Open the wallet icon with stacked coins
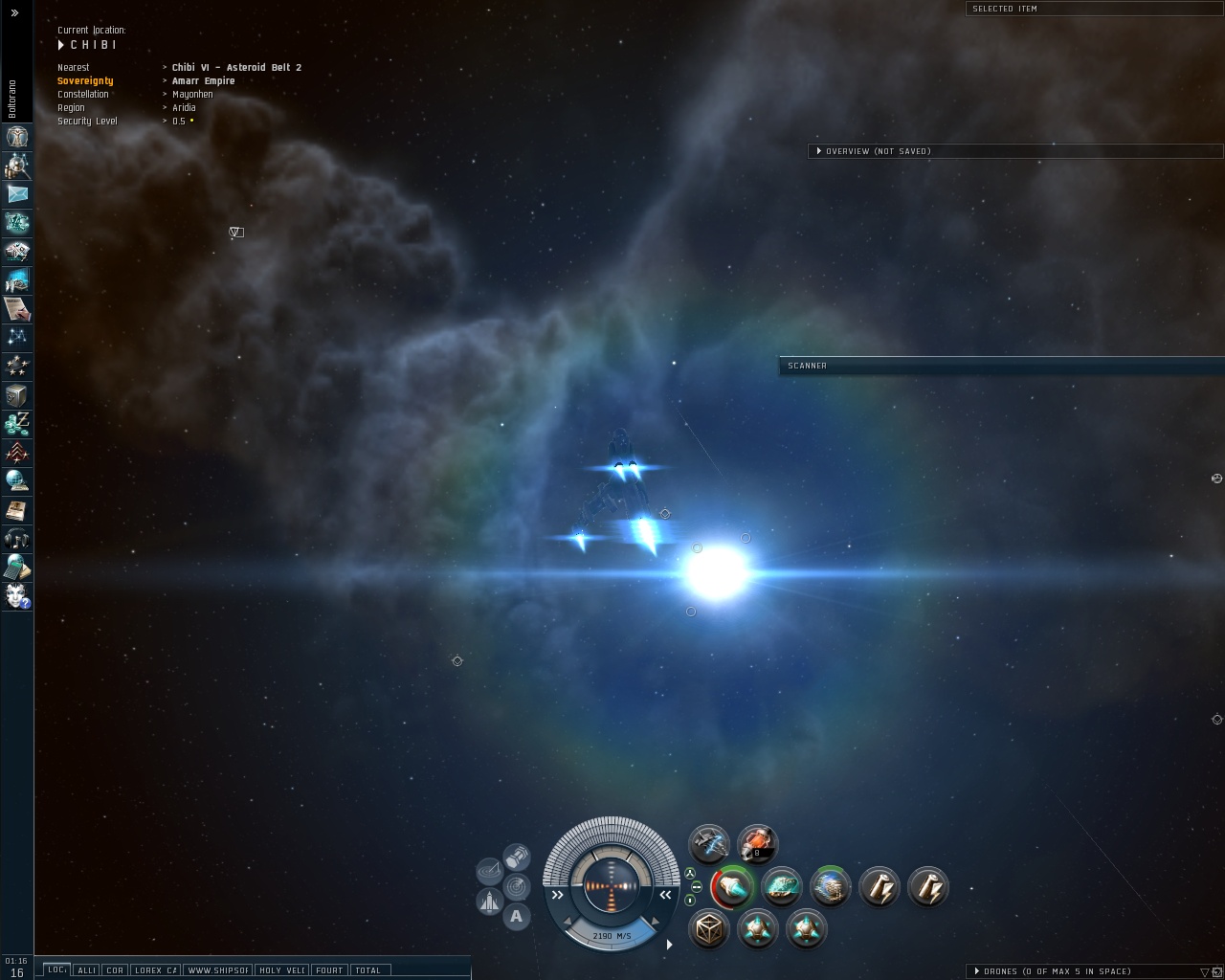This screenshot has height=980, width=1225. click(16, 424)
